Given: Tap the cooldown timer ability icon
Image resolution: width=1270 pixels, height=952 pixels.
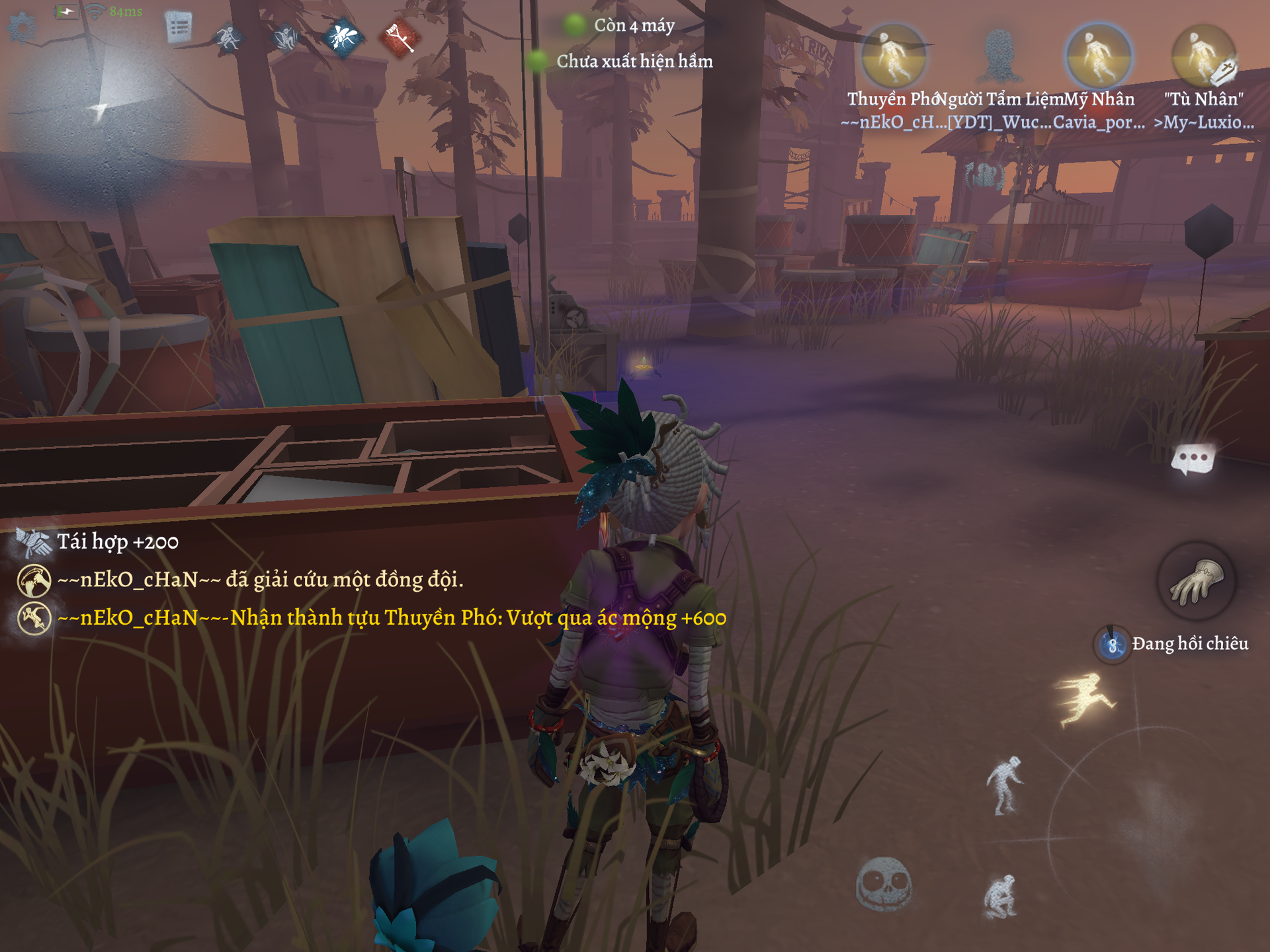Looking at the screenshot, I should tap(1113, 644).
